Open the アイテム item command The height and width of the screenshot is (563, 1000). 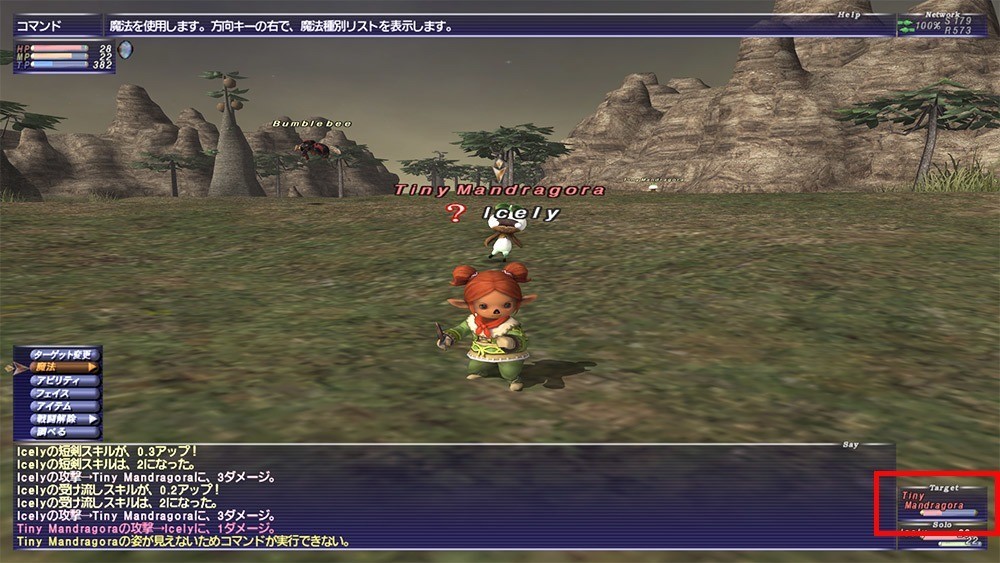(x=62, y=407)
